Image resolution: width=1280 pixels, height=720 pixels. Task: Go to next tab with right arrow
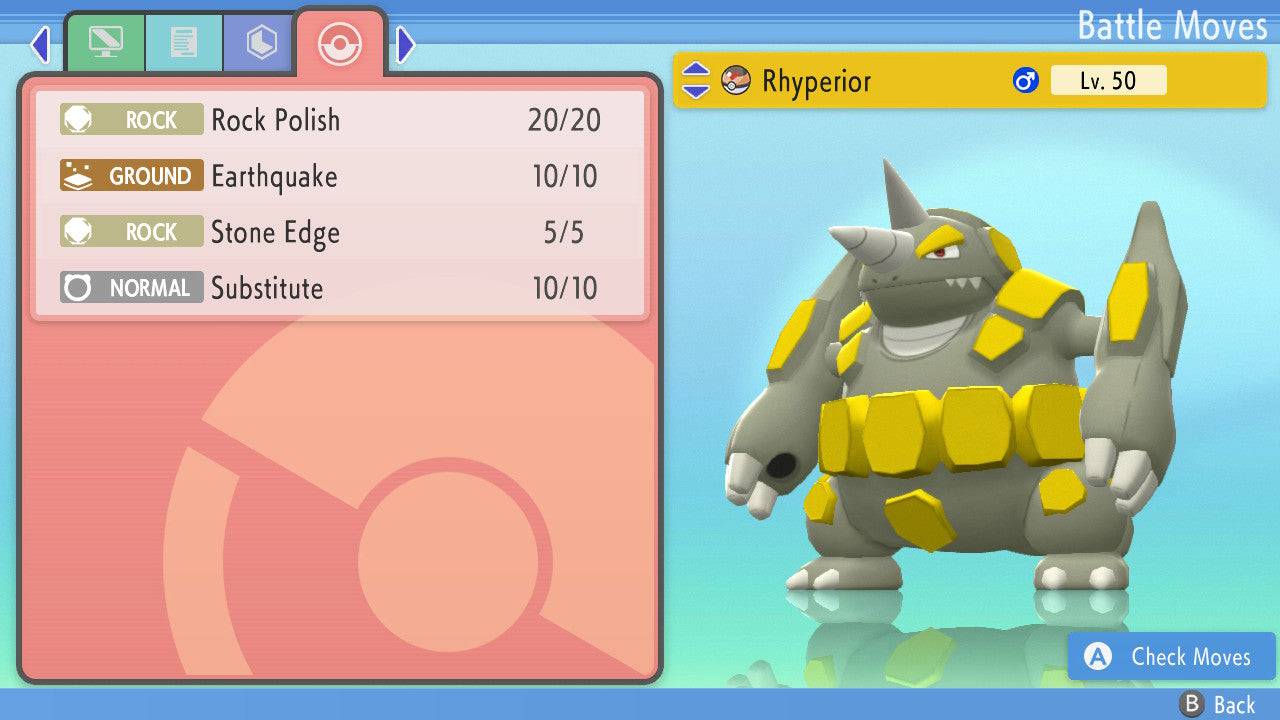(405, 44)
